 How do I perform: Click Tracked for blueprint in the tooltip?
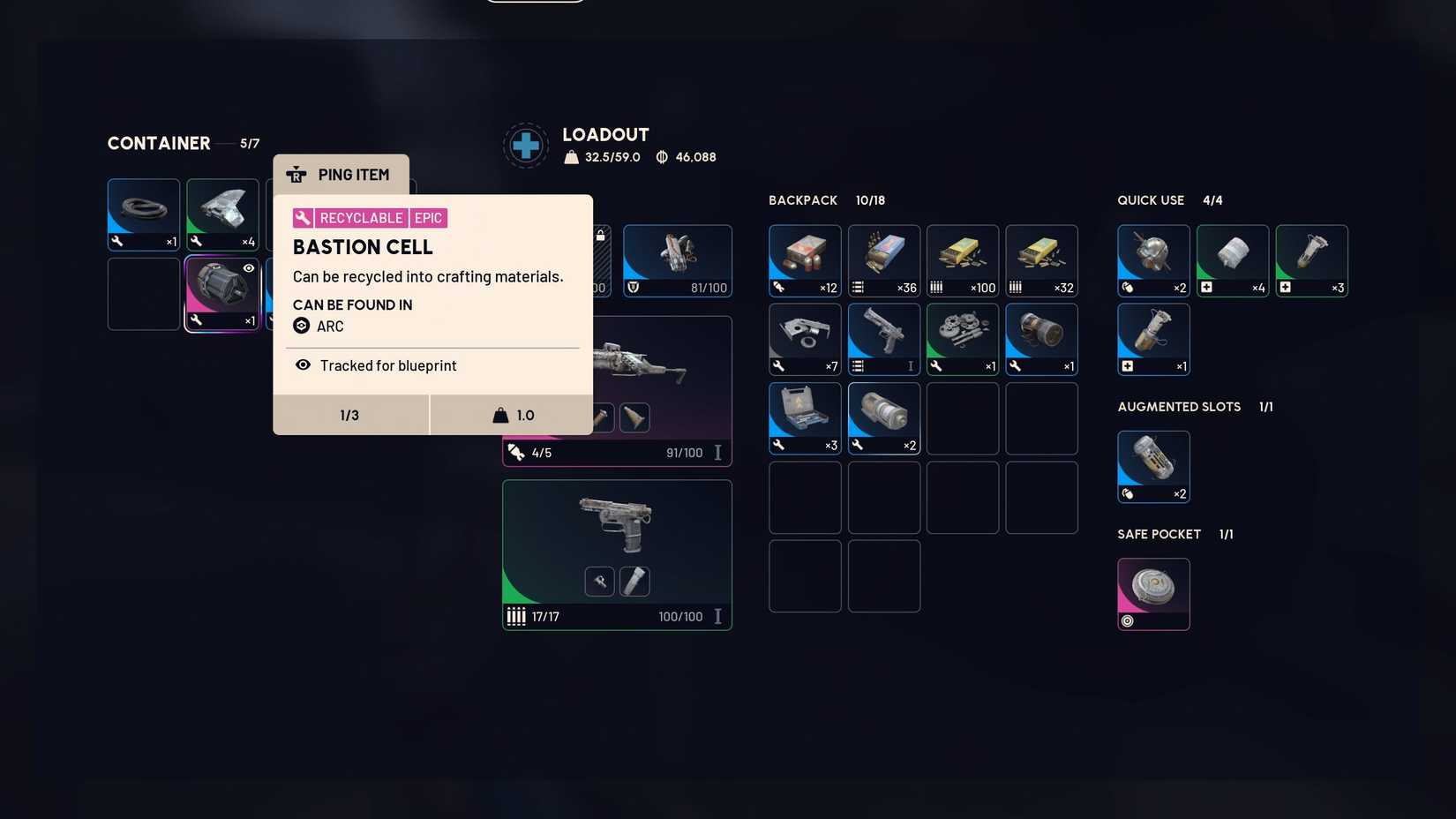tap(387, 365)
